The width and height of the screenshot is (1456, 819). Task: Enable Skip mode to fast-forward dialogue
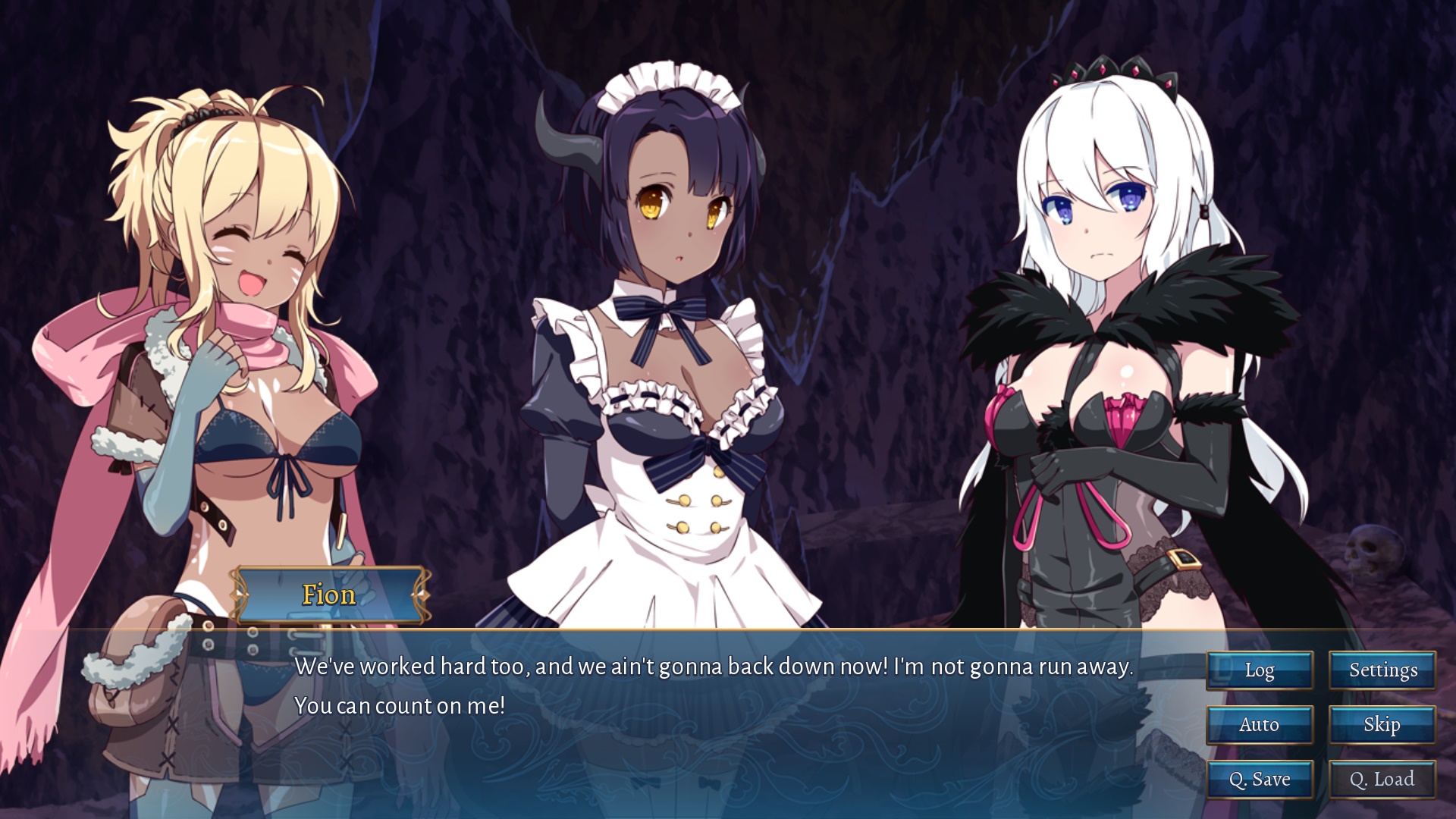point(1382,725)
